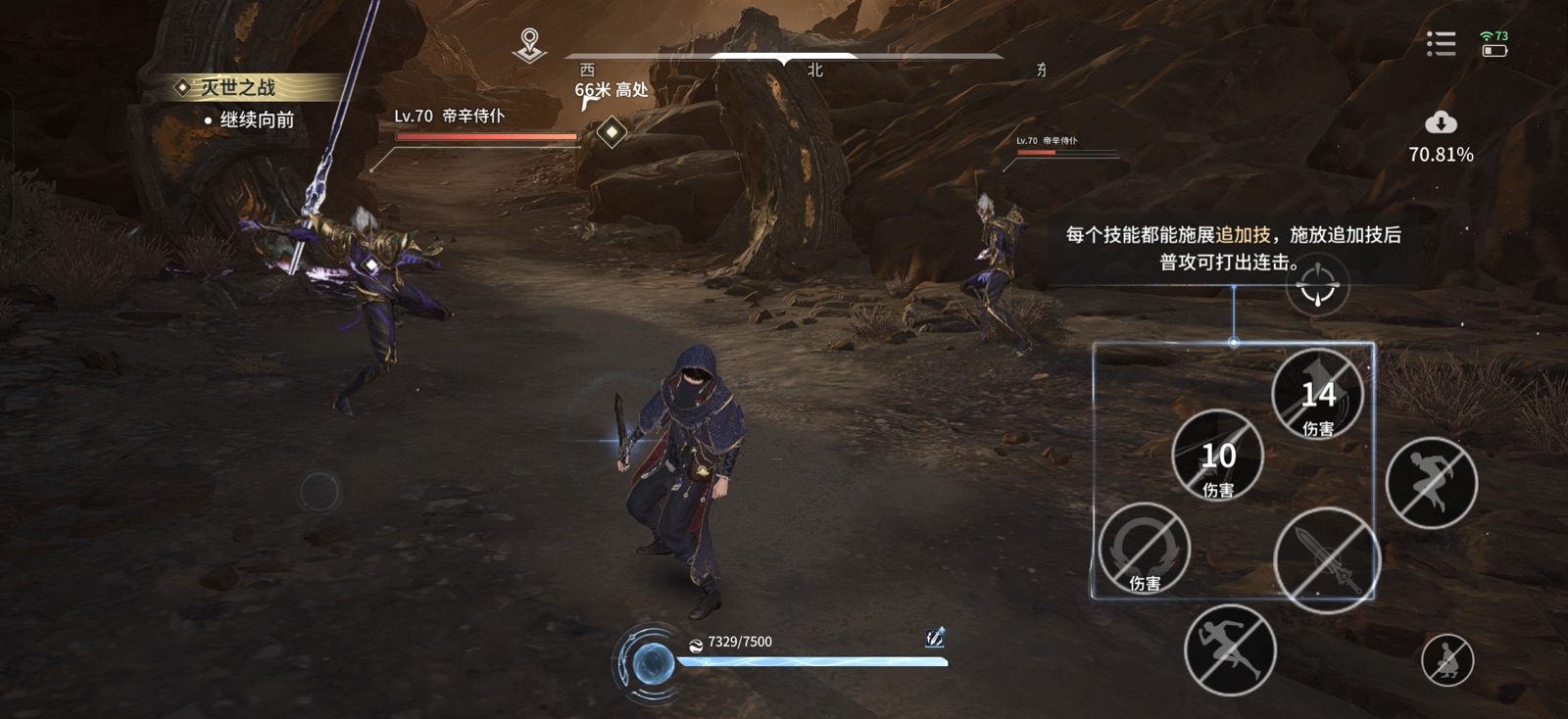This screenshot has width=1568, height=719.
Task: Tap the quill icon beside the health bar
Action: pyautogui.click(x=934, y=637)
